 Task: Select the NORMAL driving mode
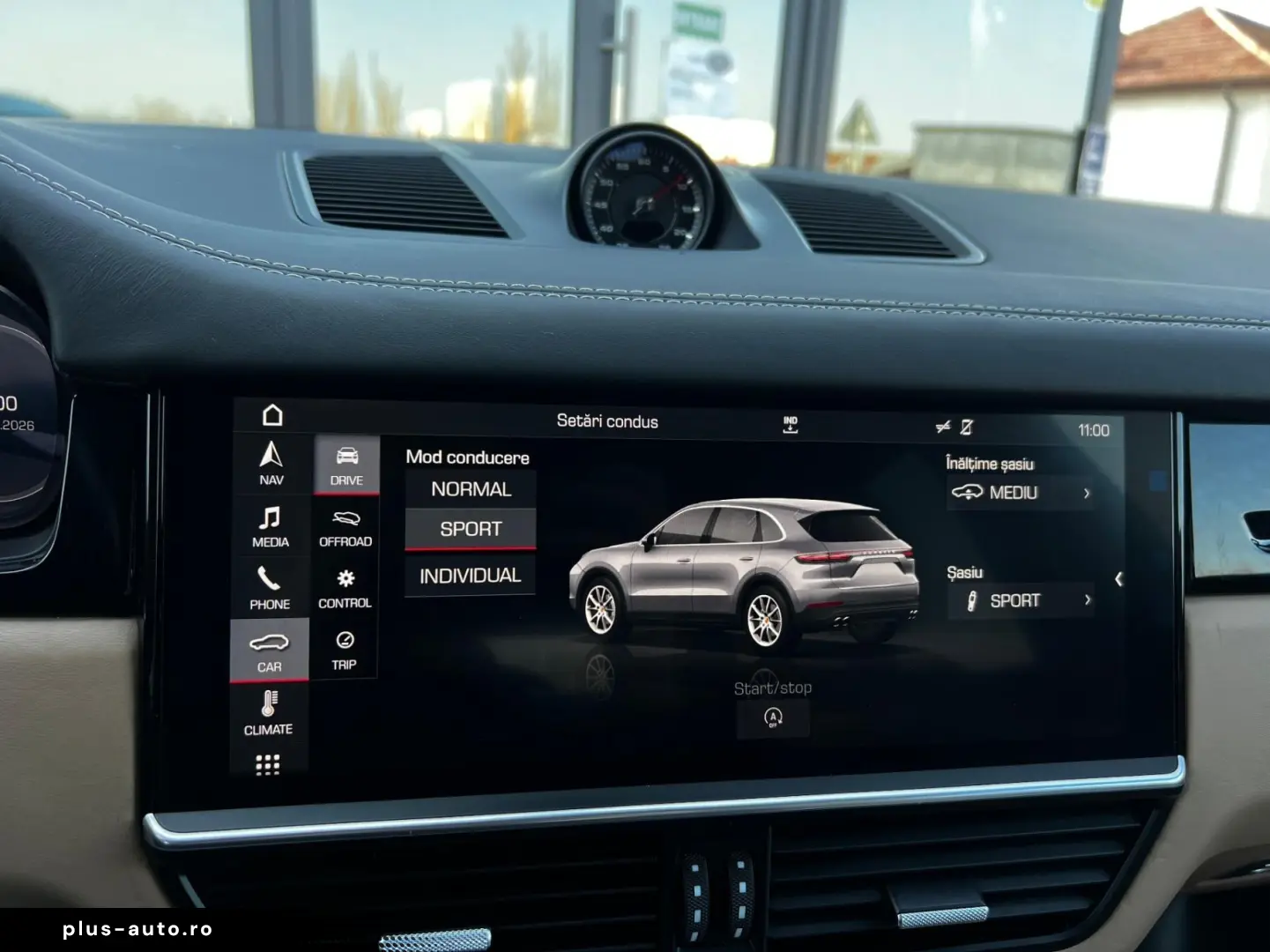tap(471, 488)
